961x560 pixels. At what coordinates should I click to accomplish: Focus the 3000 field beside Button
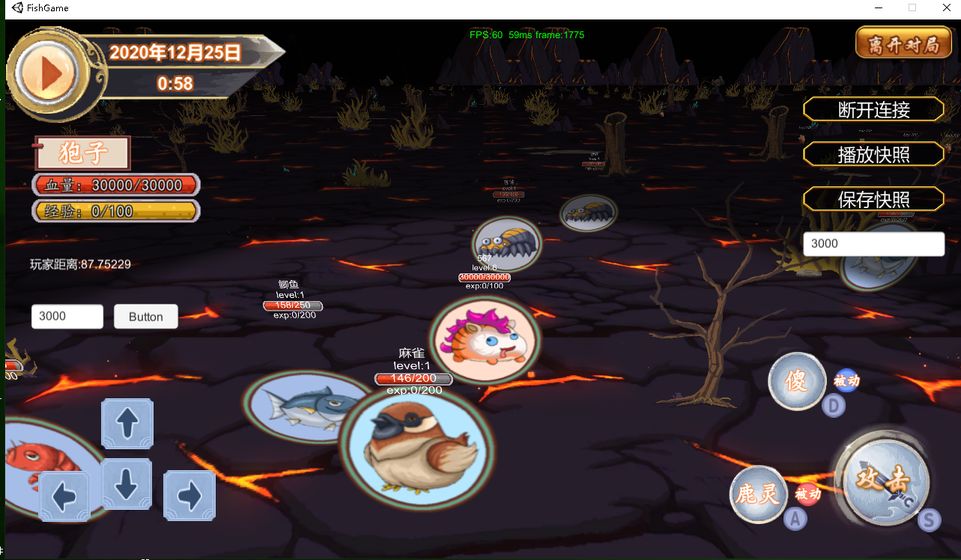click(67, 316)
